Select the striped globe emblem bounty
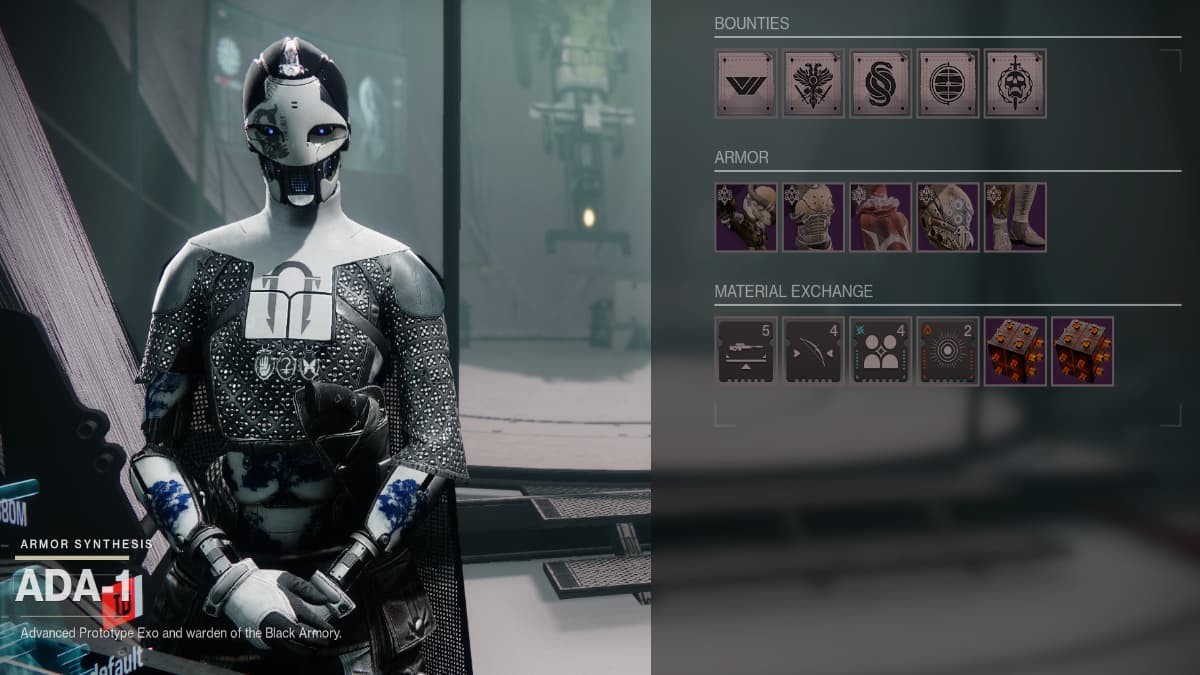This screenshot has width=1200, height=675. (948, 83)
